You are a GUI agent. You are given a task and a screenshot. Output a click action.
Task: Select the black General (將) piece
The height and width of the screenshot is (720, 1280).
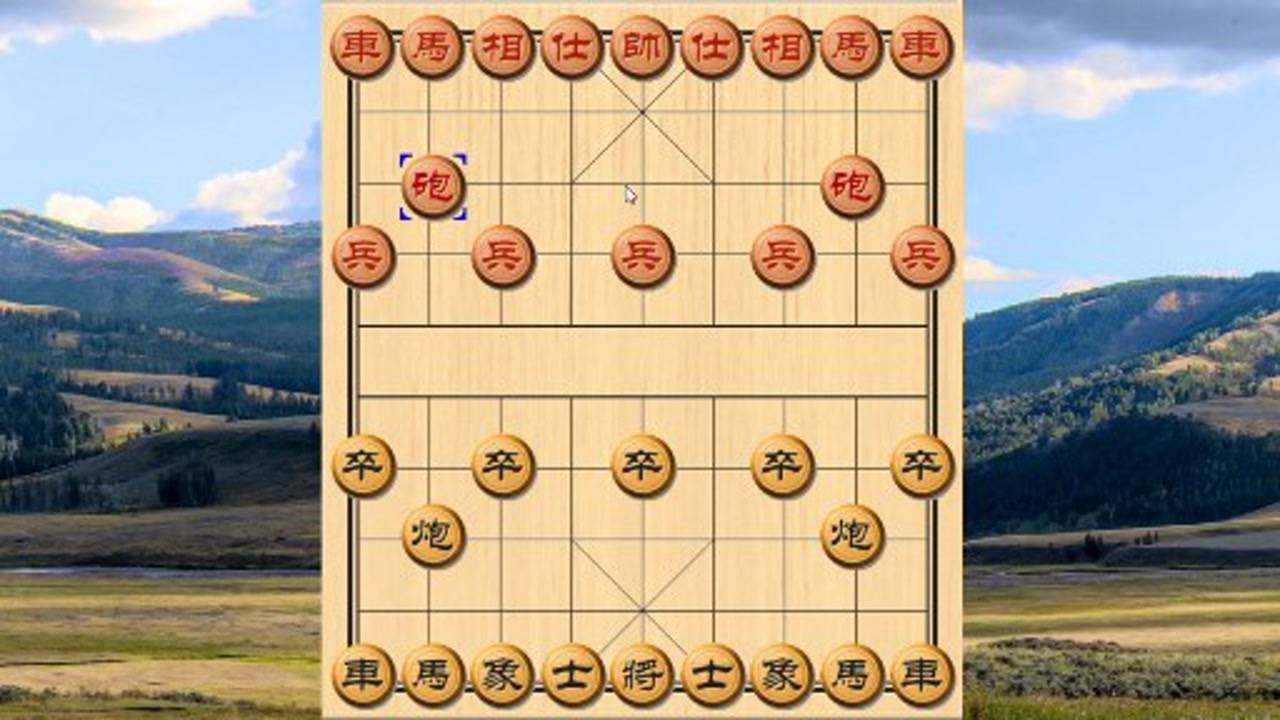[644, 676]
